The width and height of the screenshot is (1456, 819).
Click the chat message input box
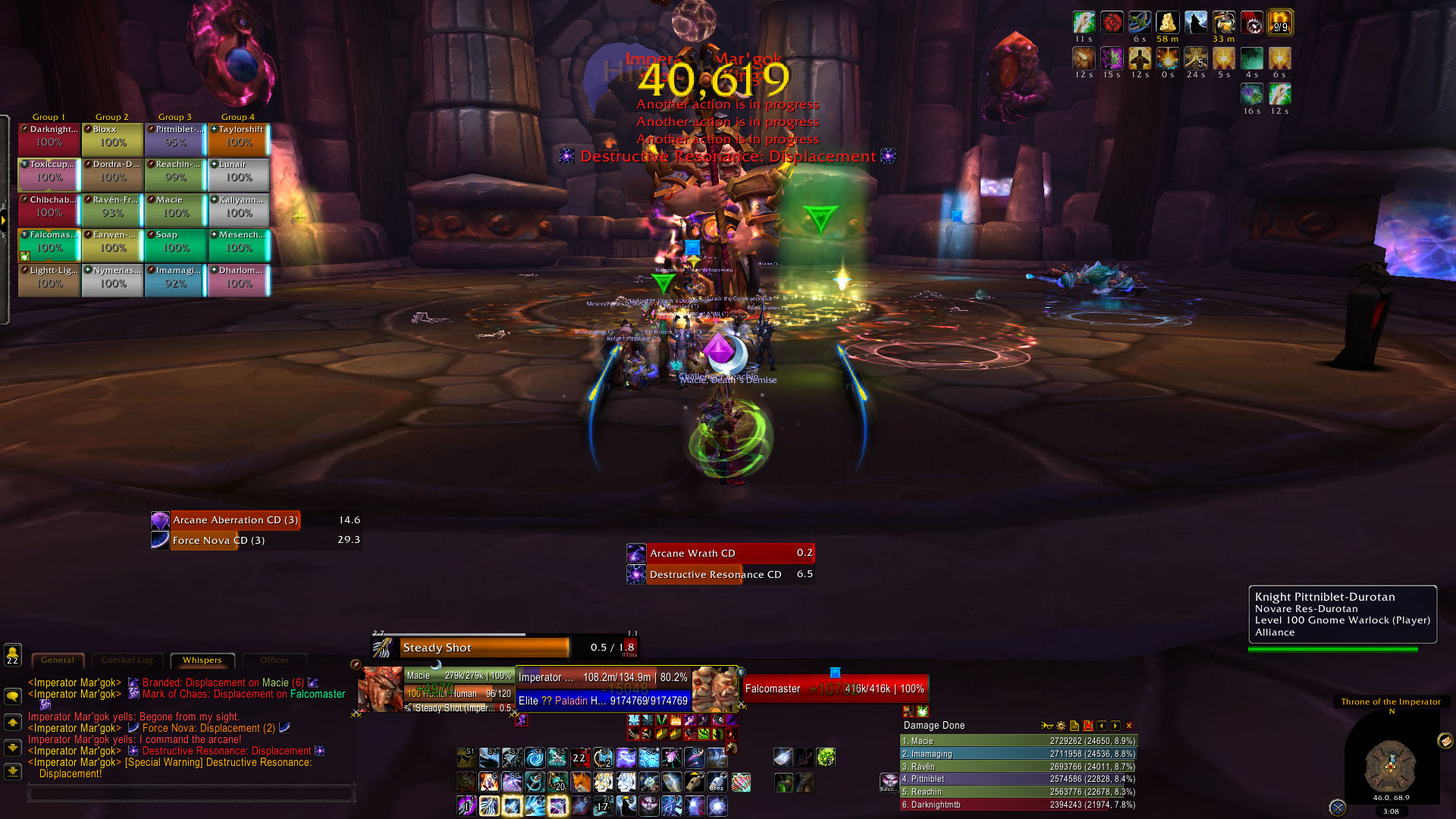pyautogui.click(x=191, y=793)
